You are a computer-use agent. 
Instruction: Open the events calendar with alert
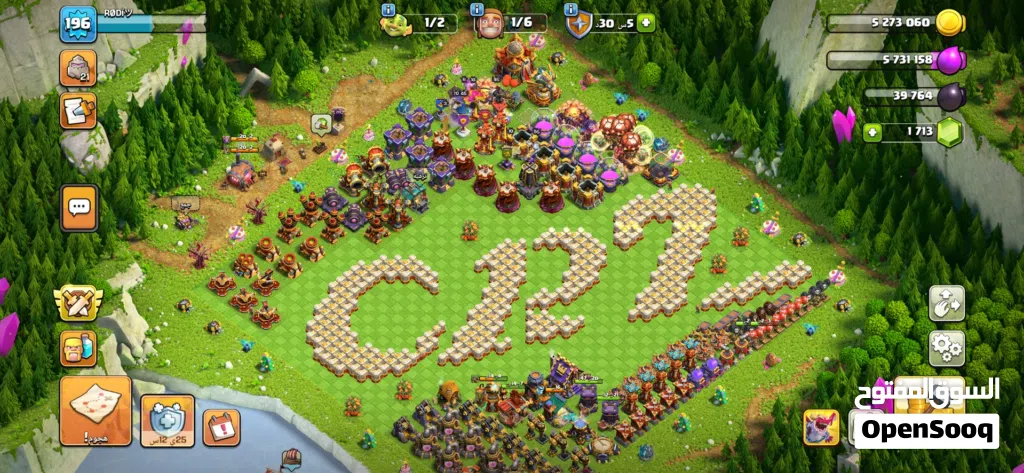pos(222,427)
